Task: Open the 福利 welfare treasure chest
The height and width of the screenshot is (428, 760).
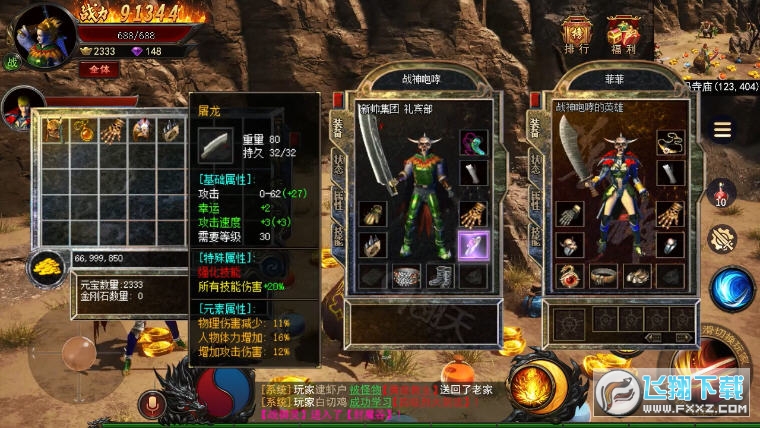Action: coord(623,35)
